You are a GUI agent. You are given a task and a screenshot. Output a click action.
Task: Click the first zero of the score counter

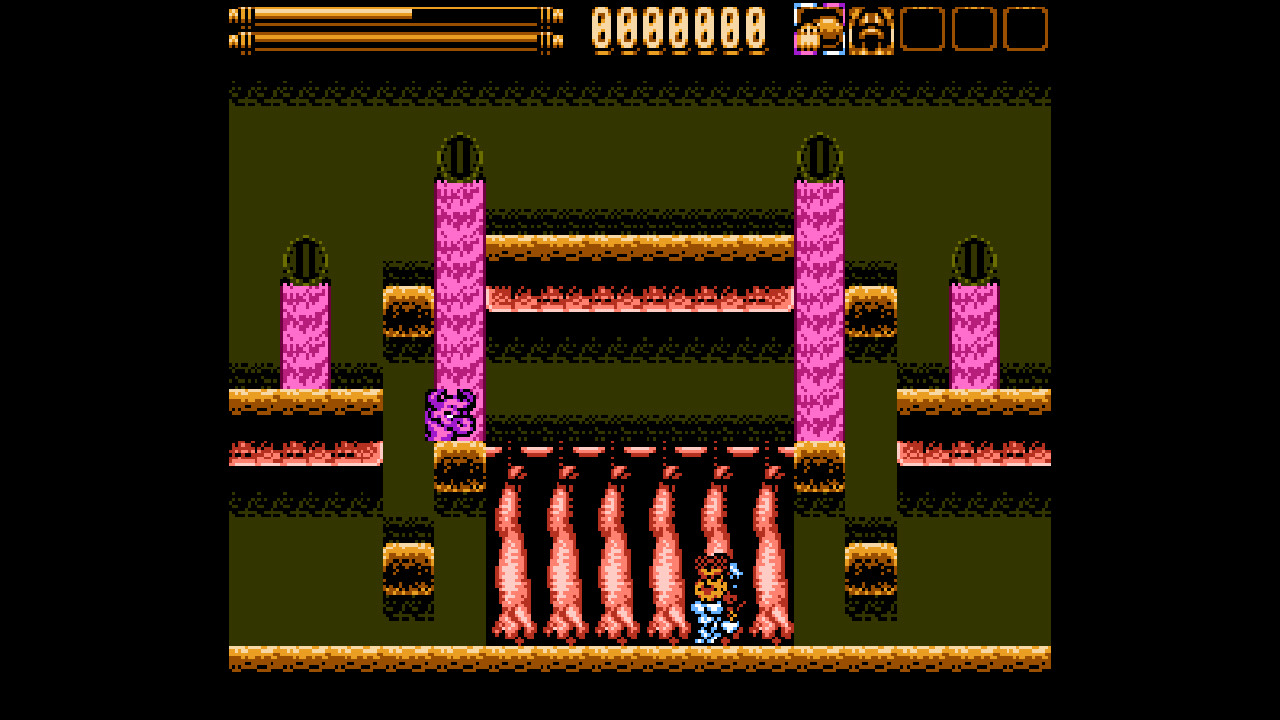[603, 31]
